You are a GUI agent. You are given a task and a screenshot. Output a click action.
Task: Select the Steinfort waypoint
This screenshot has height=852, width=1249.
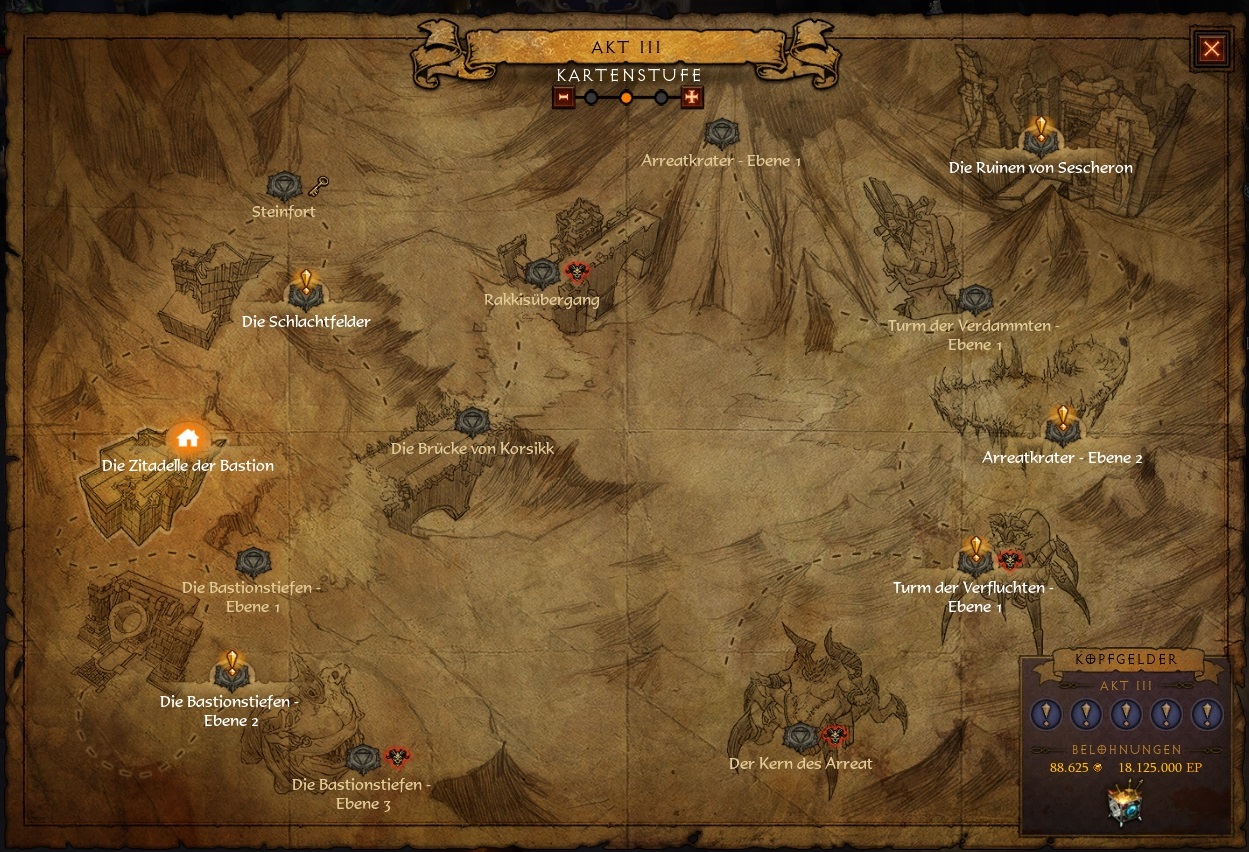click(x=285, y=187)
